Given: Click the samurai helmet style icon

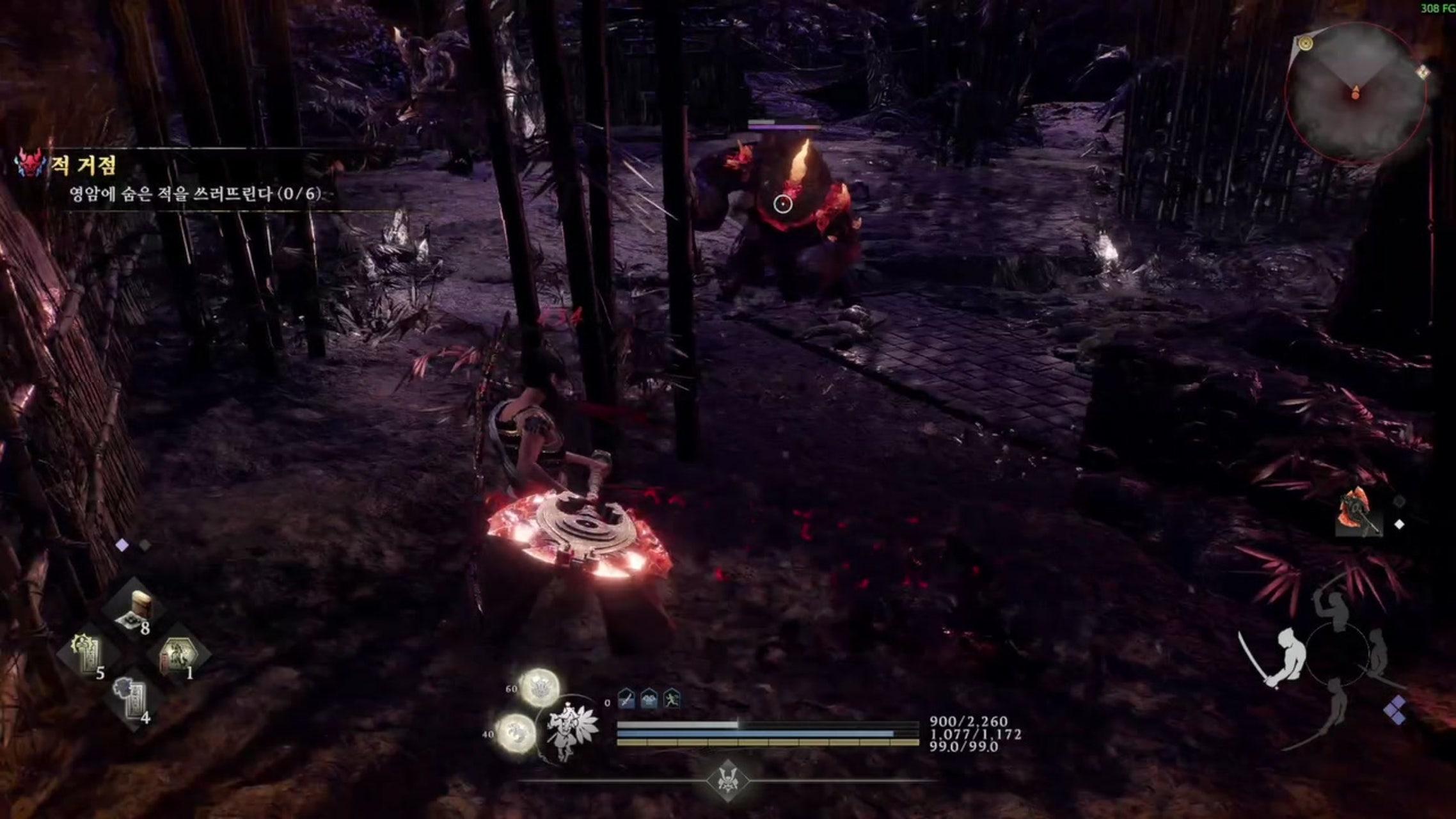Looking at the screenshot, I should 727,781.
